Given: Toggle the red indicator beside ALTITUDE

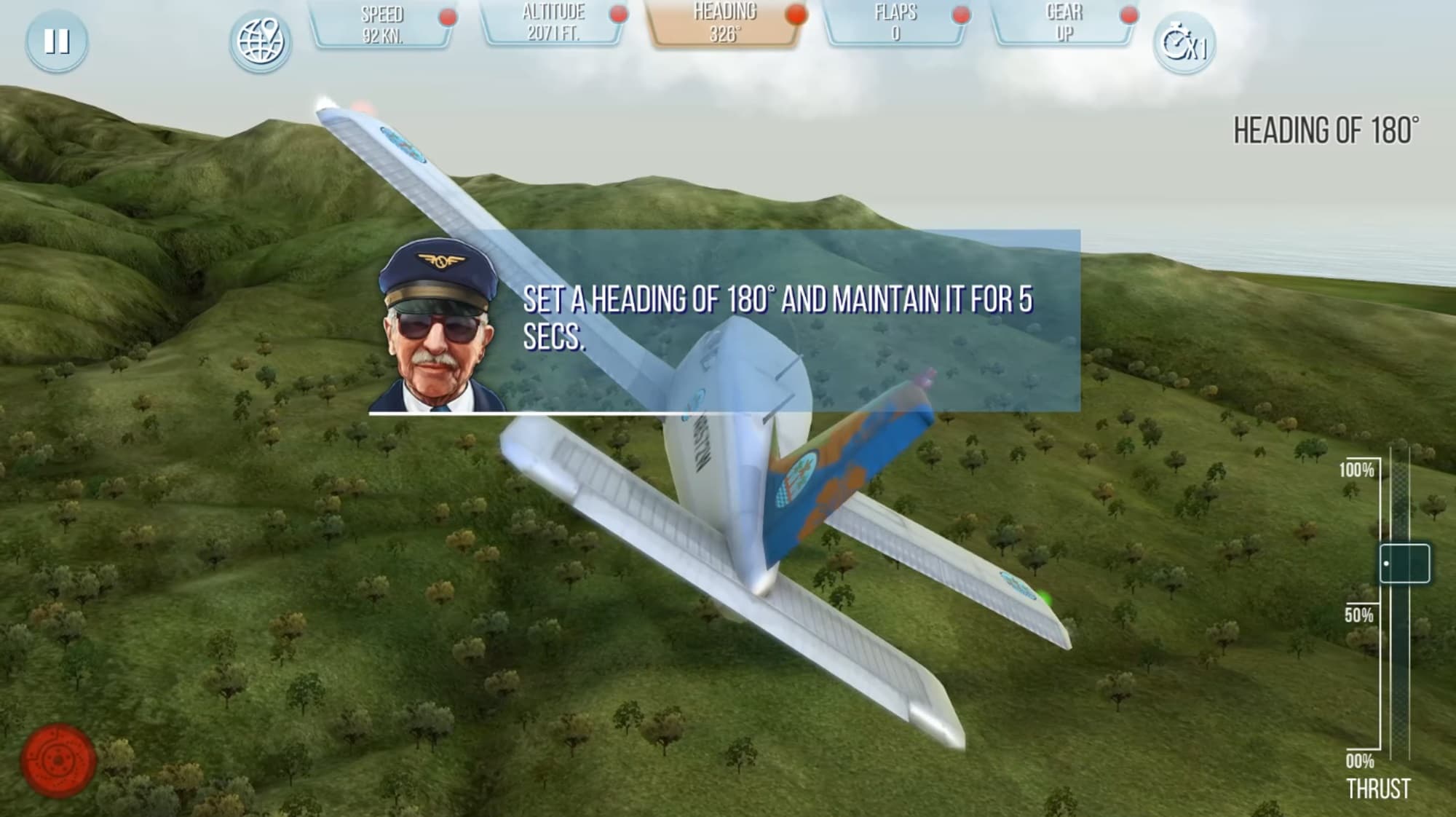Looking at the screenshot, I should tap(617, 12).
